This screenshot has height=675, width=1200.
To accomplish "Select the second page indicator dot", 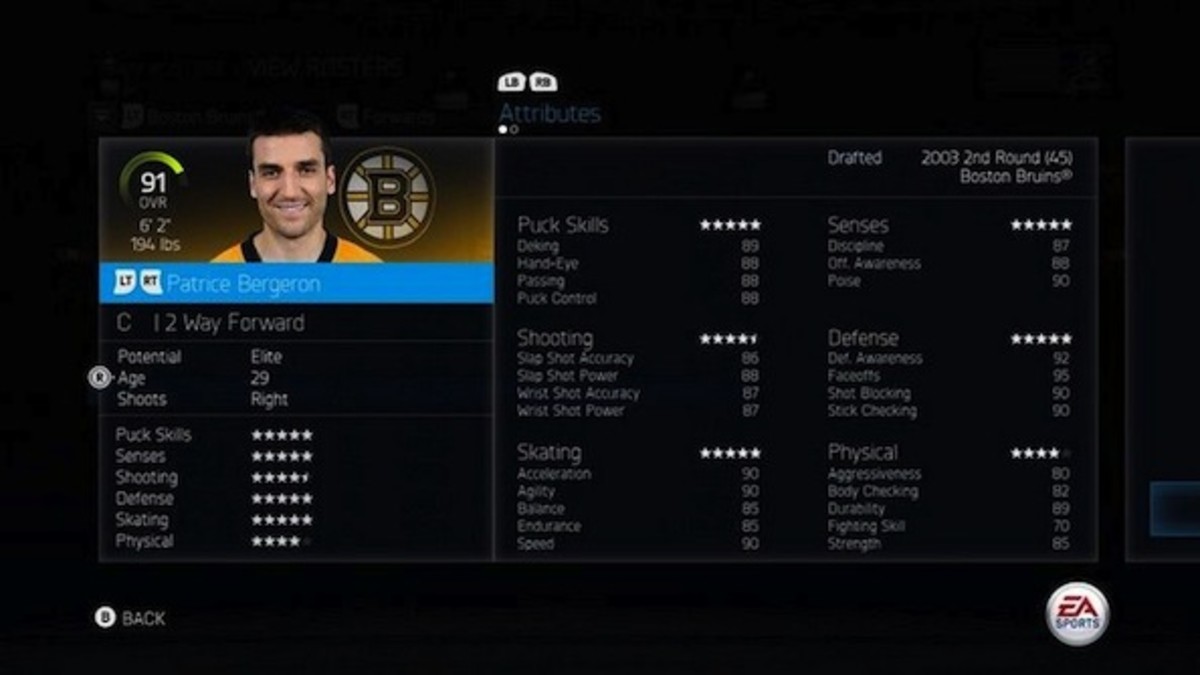I will coord(514,129).
